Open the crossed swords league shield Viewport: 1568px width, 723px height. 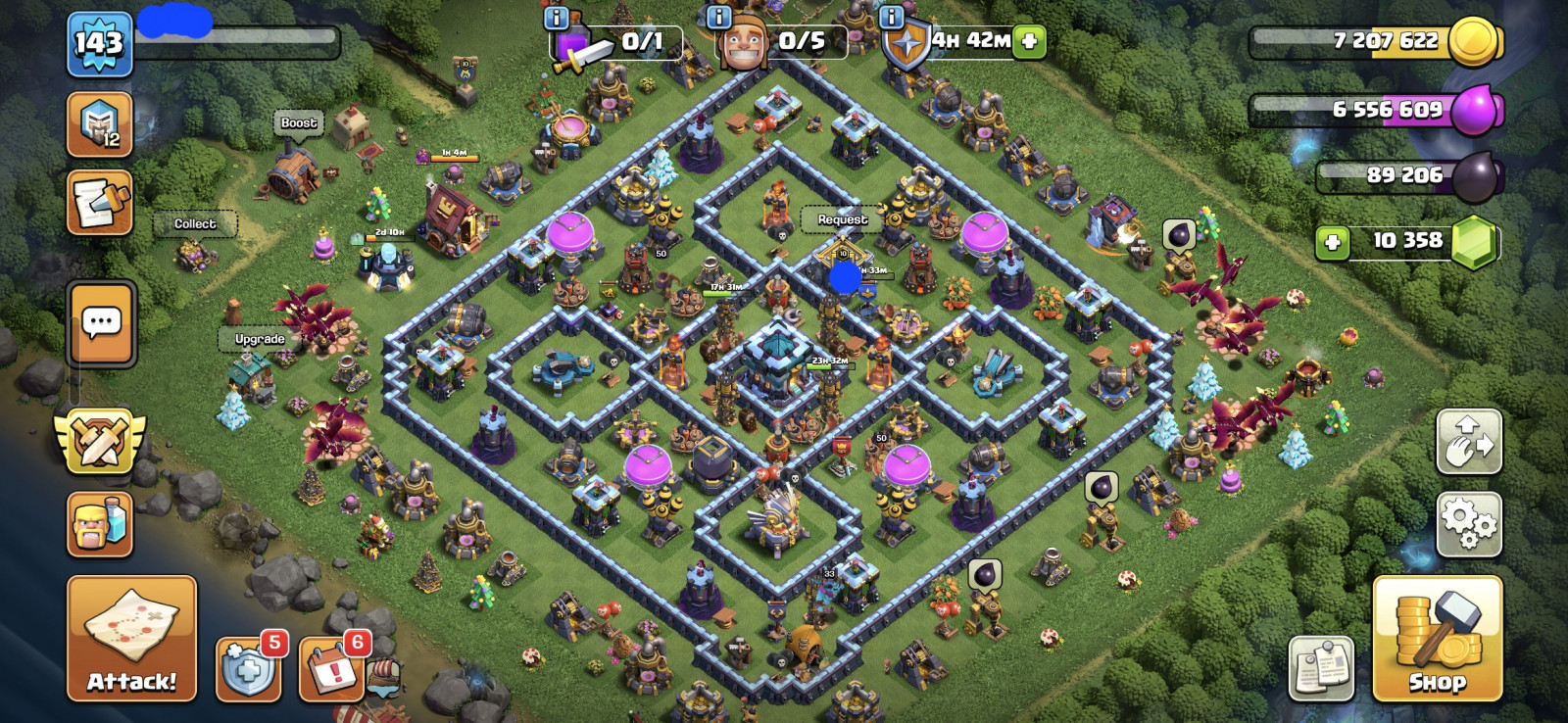coord(99,440)
